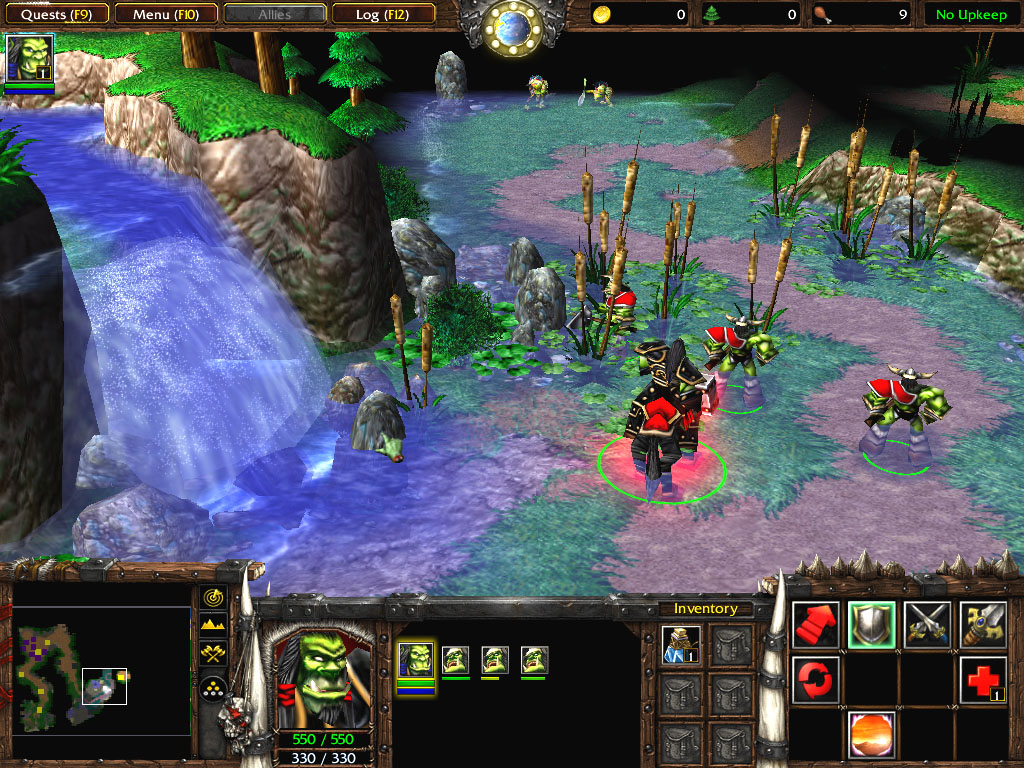Cast the glowing orange orb ability

click(871, 734)
